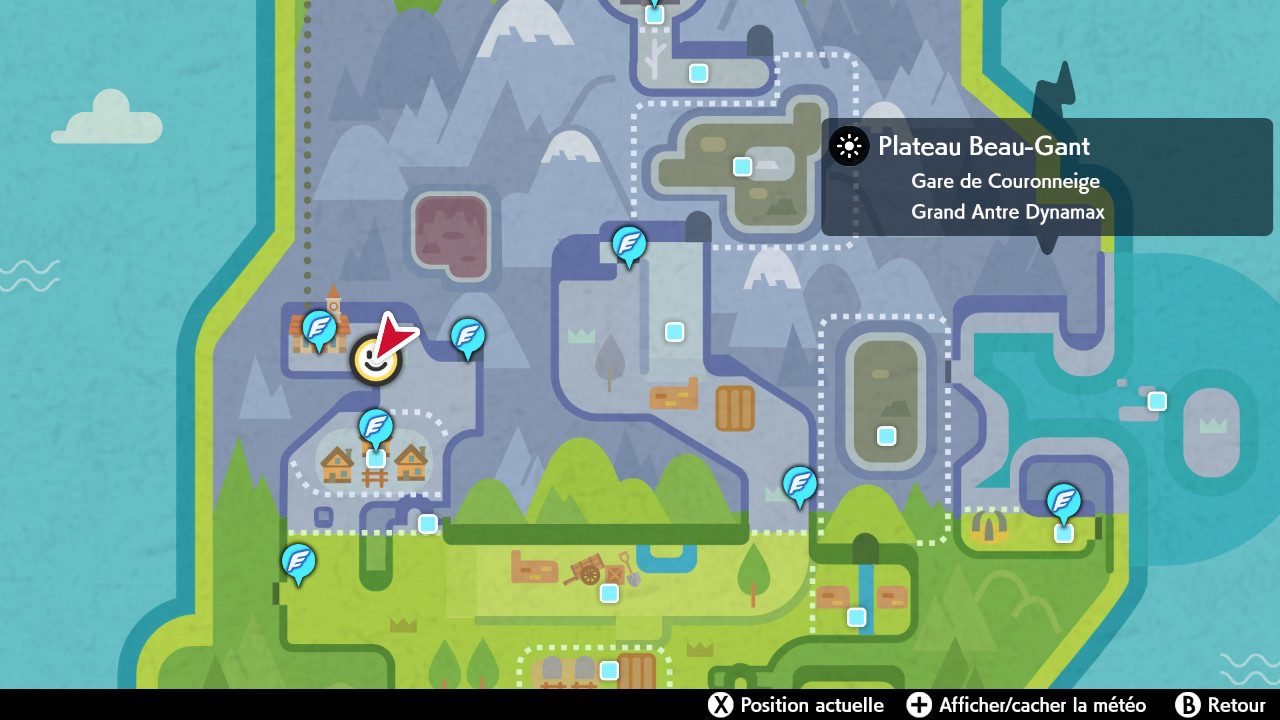
Task: Pick the square marker beside the cart and shovel
Action: [609, 594]
